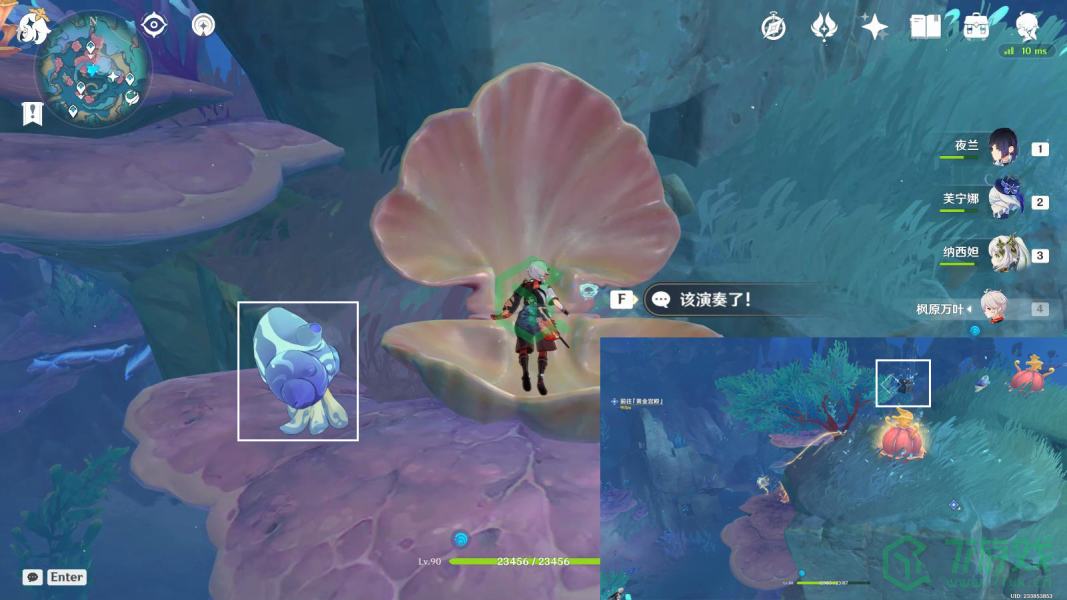Open the Adventurer Handbook book icon
Image resolution: width=1067 pixels, height=600 pixels.
[x=926, y=27]
